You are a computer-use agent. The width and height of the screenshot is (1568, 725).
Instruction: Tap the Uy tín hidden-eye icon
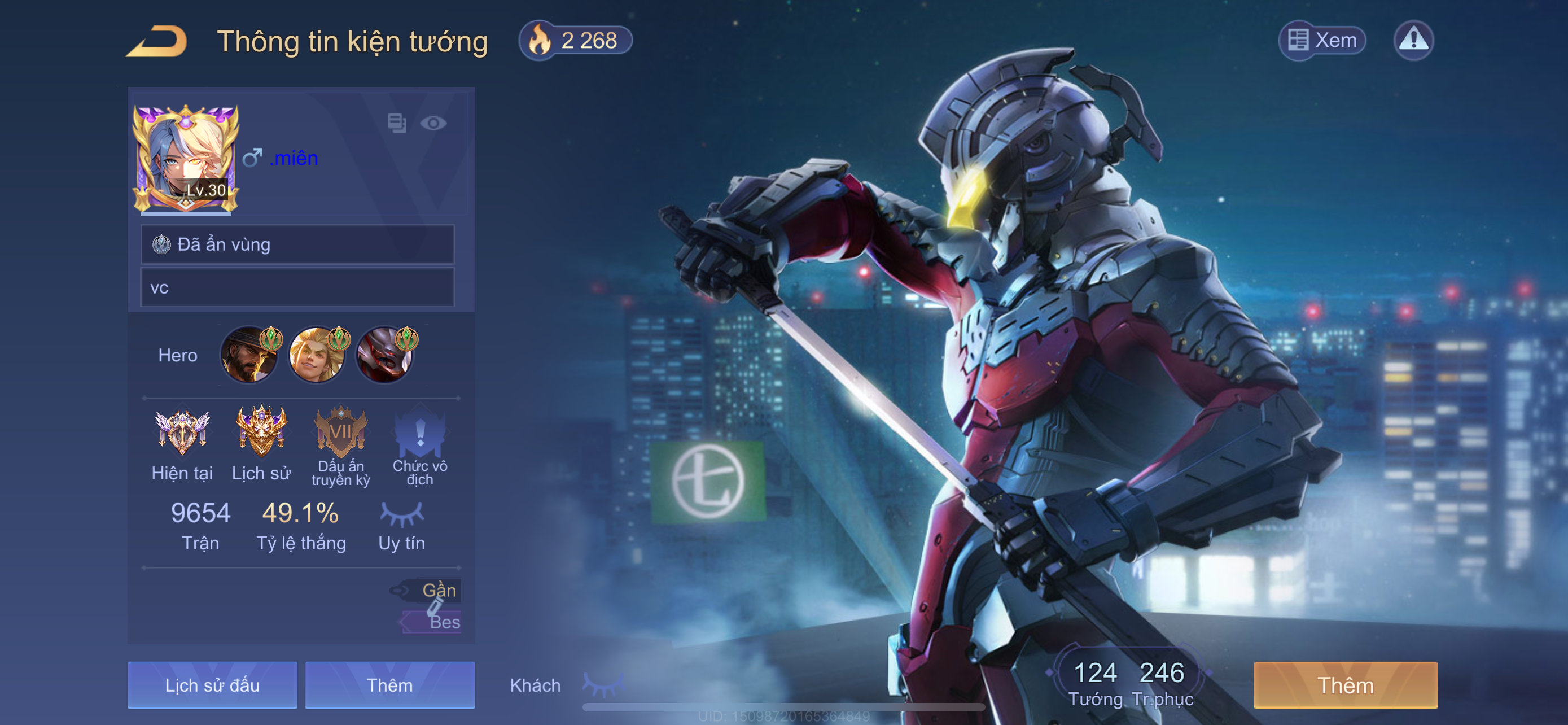[401, 514]
